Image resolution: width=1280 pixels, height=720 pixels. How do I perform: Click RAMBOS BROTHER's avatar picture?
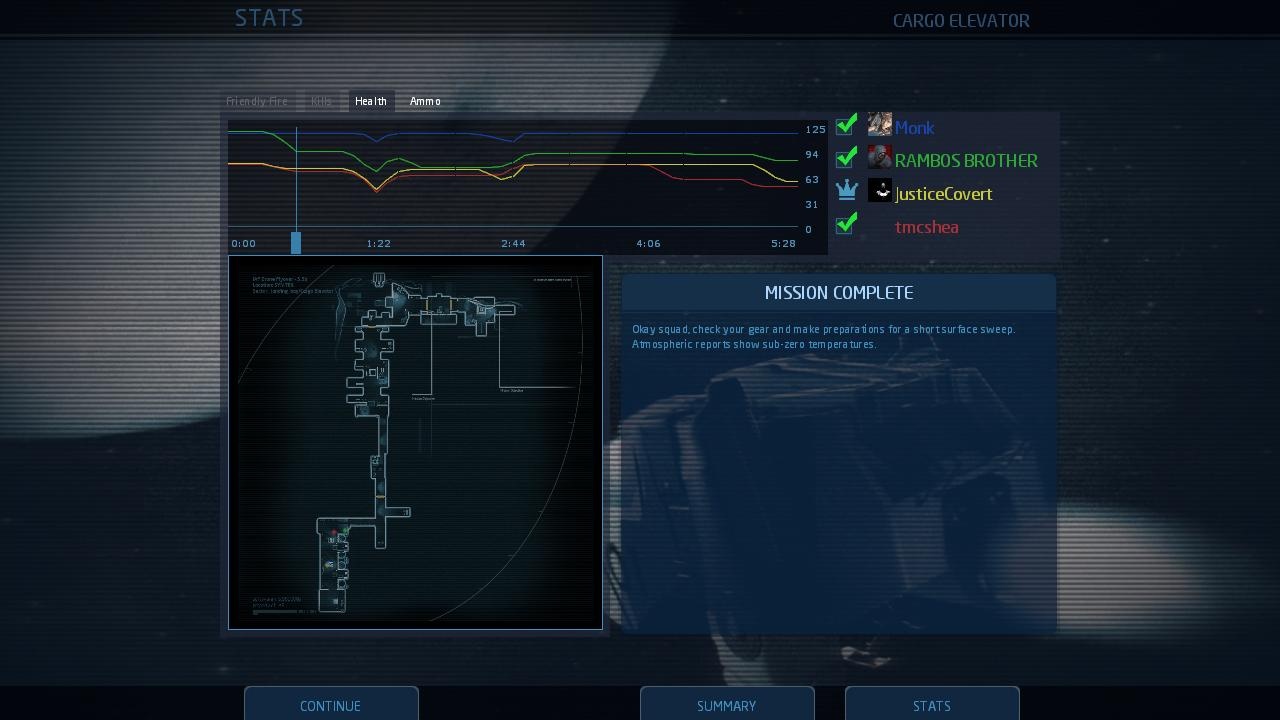point(879,156)
